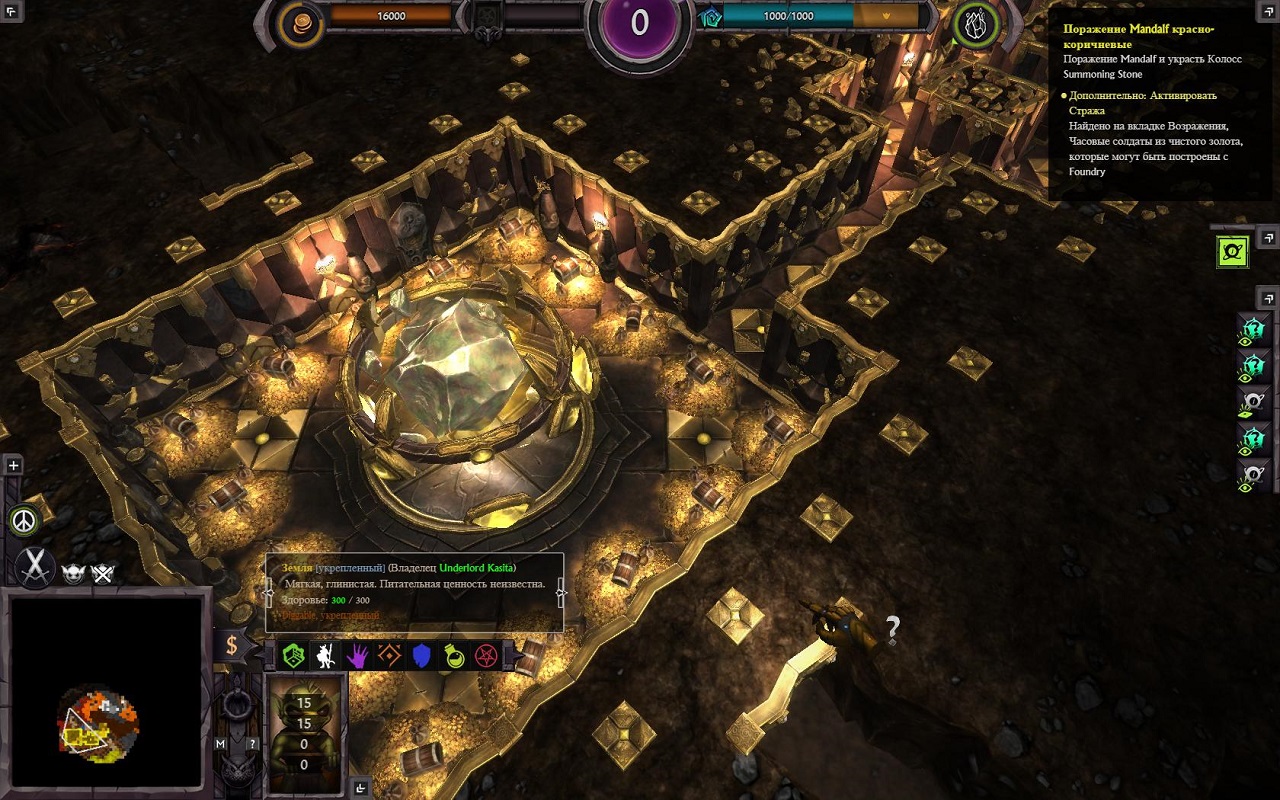Open the green rooms build tab
The height and width of the screenshot is (800, 1280).
[x=293, y=656]
